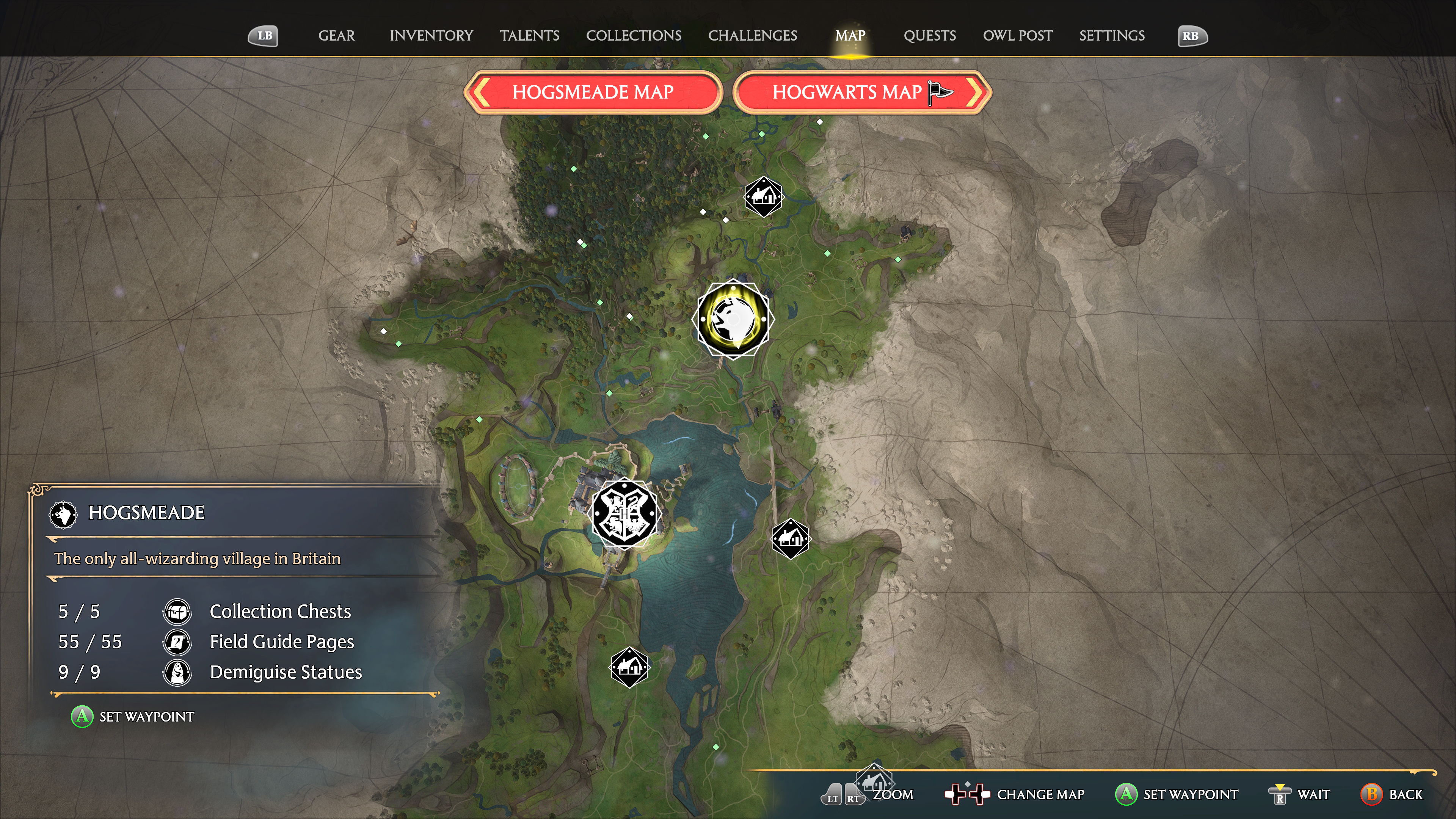Open the Quests tab

point(929,36)
